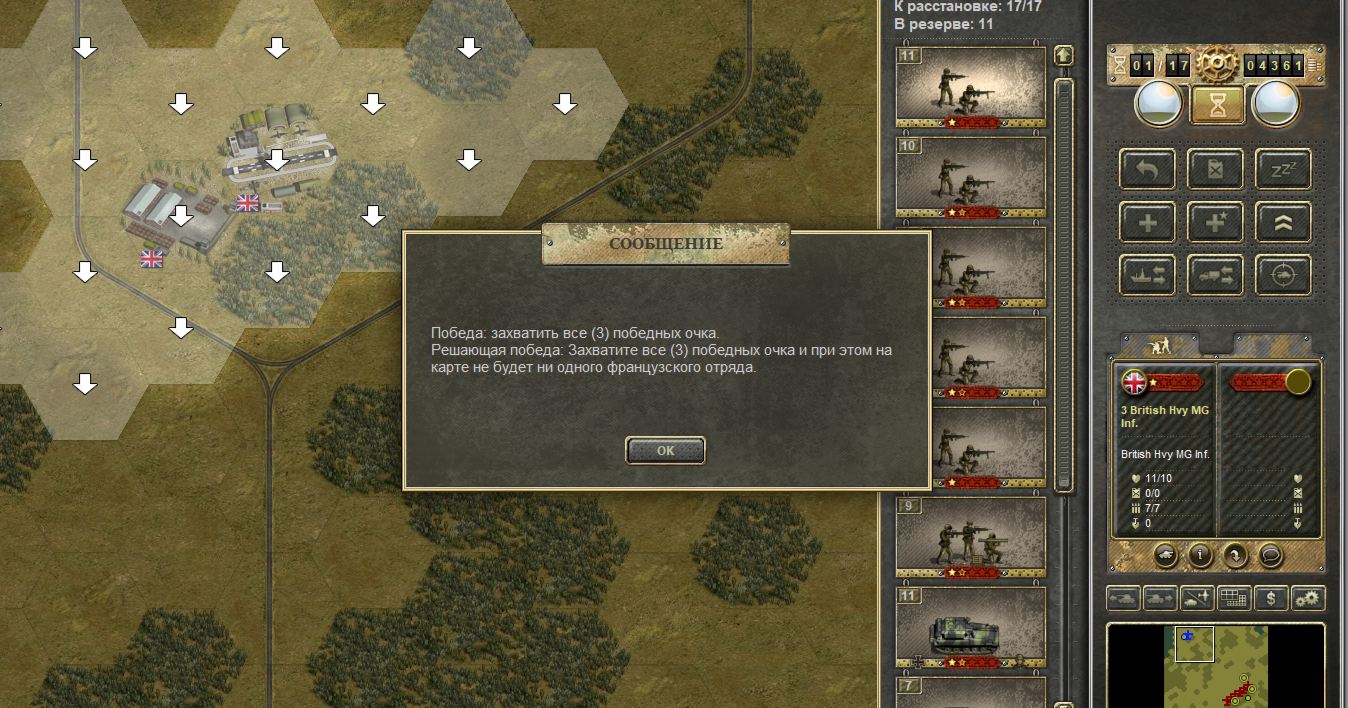Choose the plus-with-star elite replacements button
Viewport: 1348px width, 708px height.
tap(1215, 222)
